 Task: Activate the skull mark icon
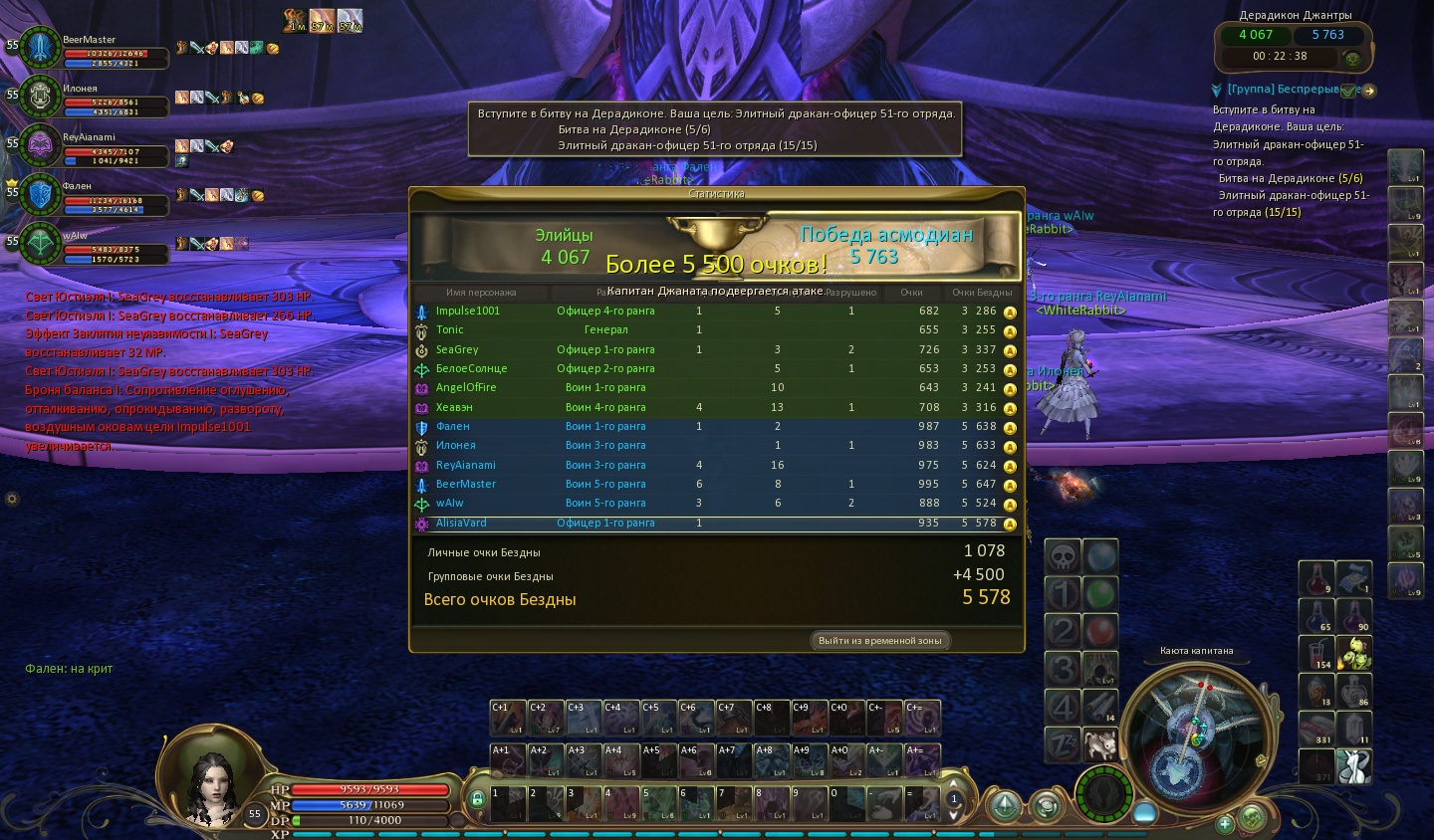(1063, 557)
